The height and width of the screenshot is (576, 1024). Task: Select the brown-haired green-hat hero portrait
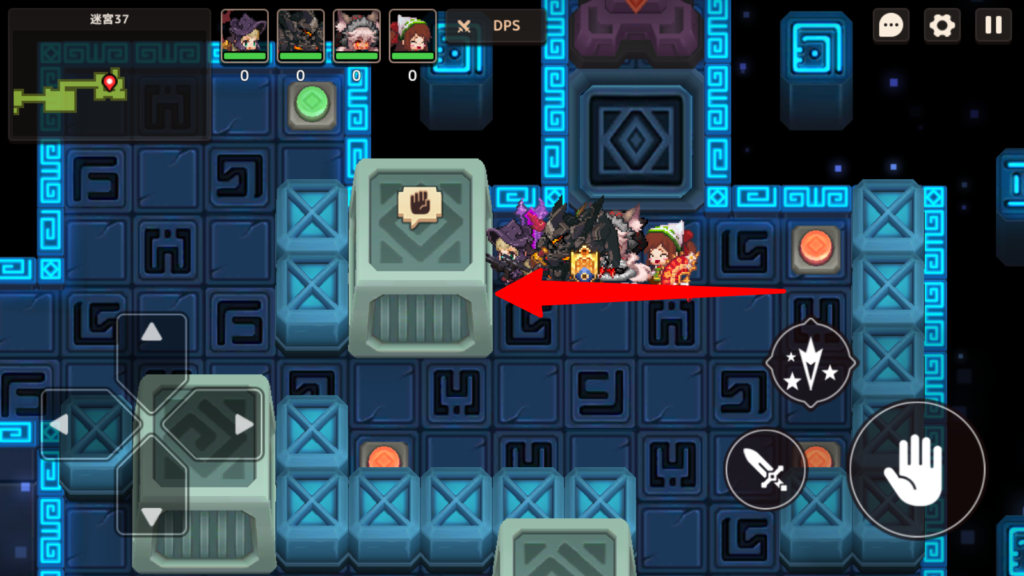click(412, 36)
